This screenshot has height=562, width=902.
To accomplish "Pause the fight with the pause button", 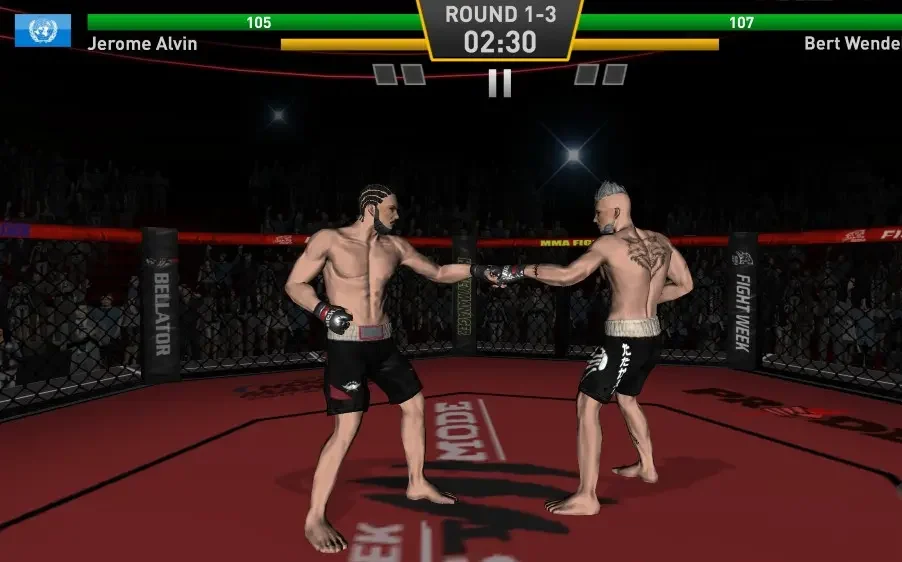I will click(500, 83).
